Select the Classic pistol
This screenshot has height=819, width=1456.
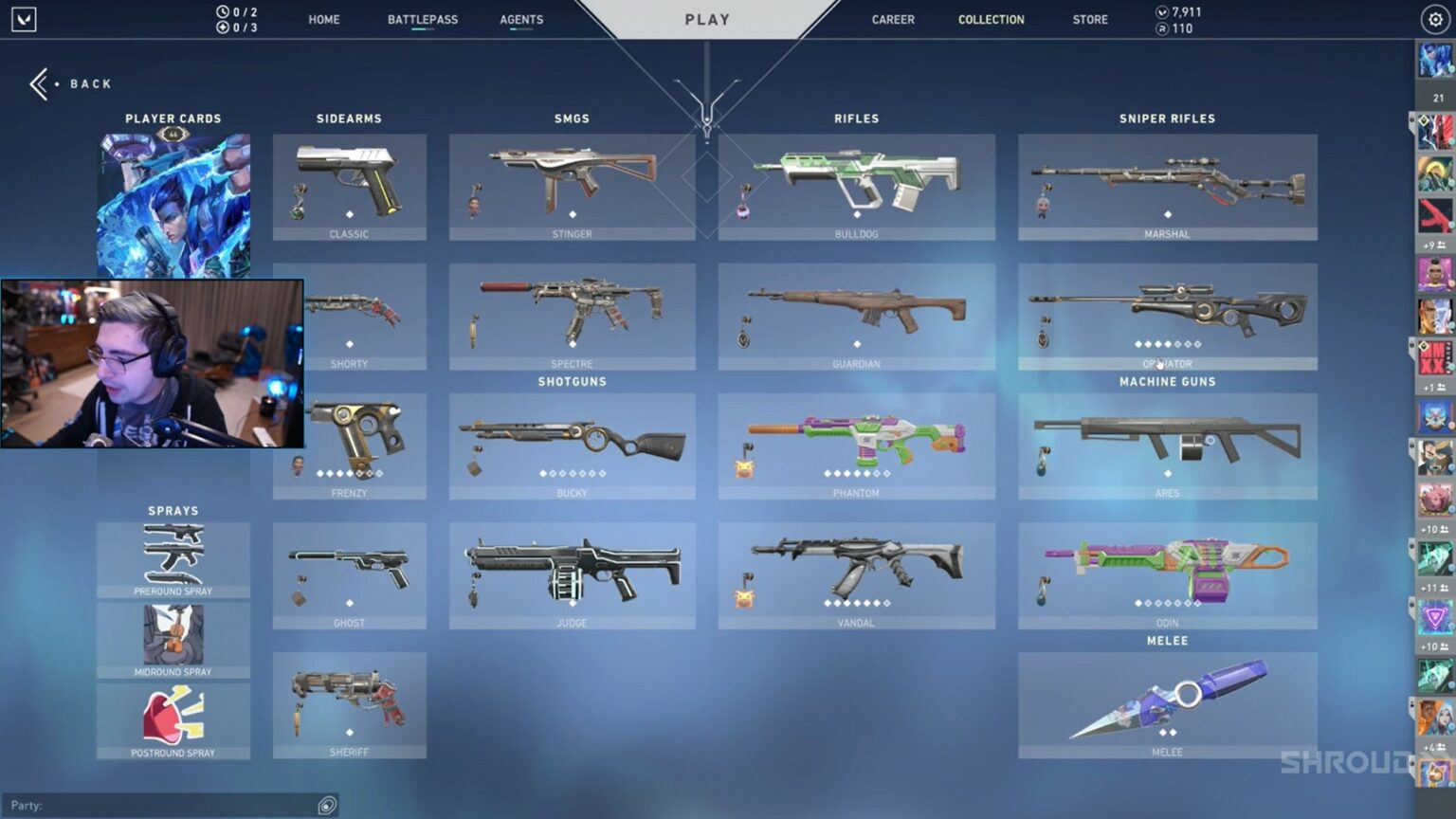click(349, 186)
